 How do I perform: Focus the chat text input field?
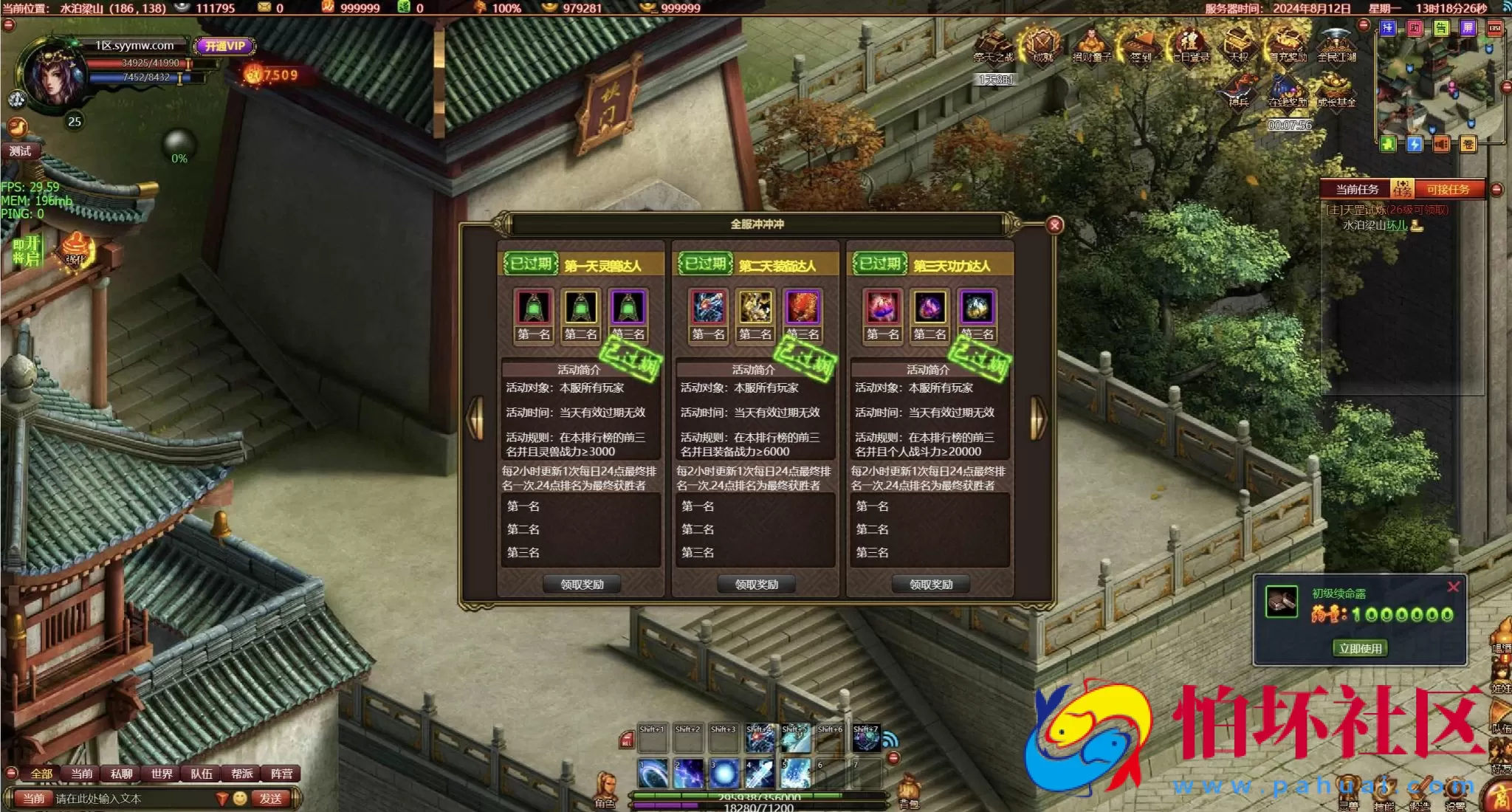click(133, 799)
